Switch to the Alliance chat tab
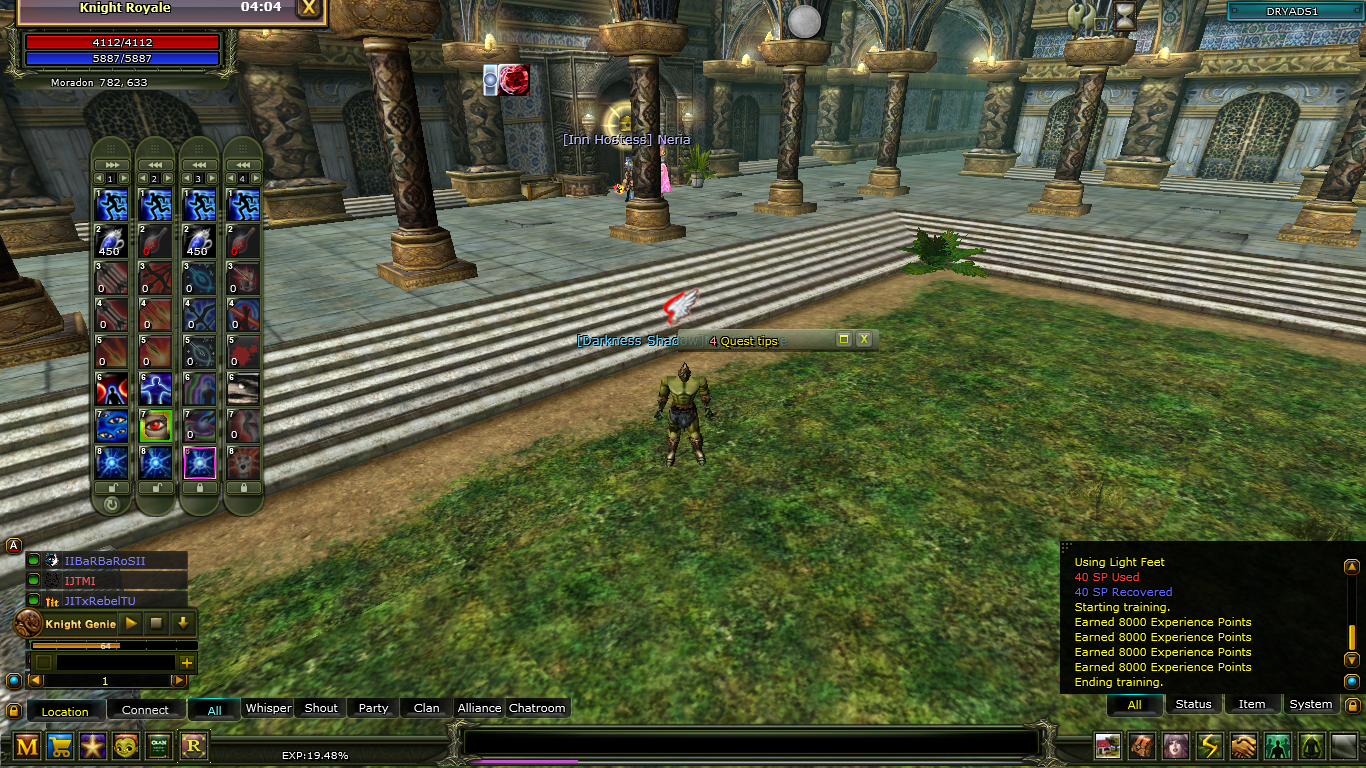The image size is (1366, 768). [479, 708]
